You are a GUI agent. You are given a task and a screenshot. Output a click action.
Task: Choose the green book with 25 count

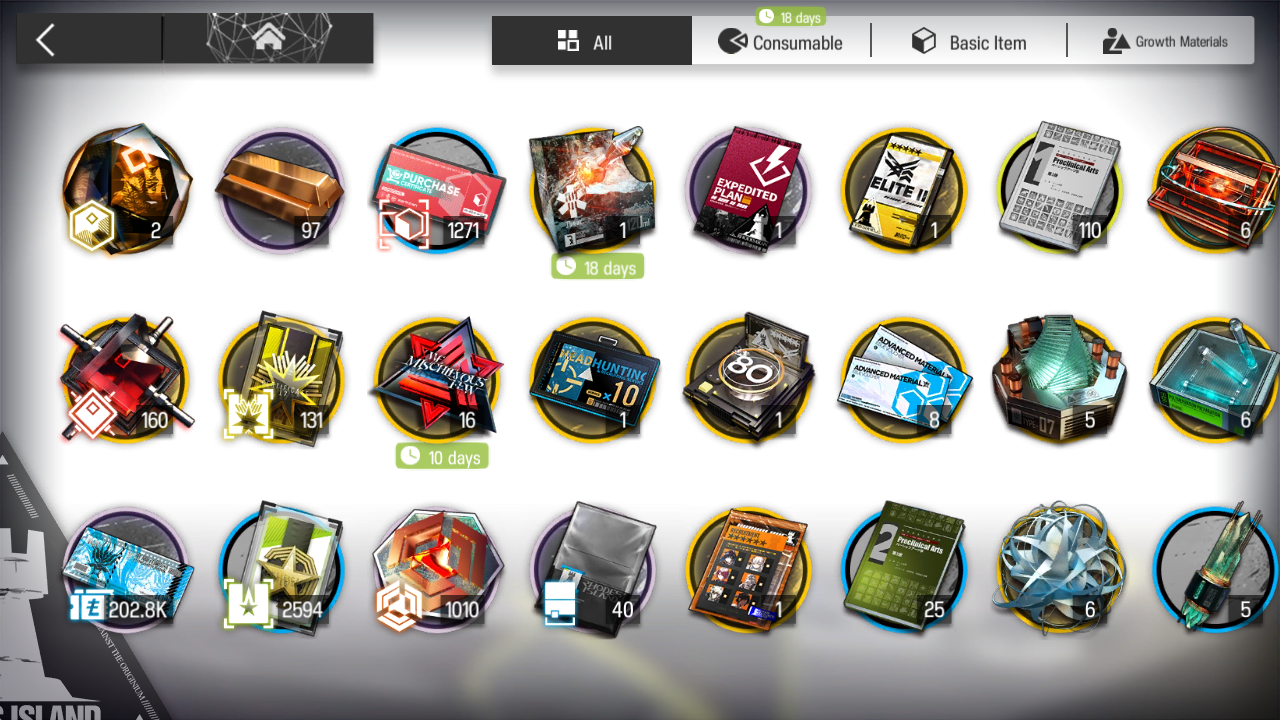tap(905, 568)
